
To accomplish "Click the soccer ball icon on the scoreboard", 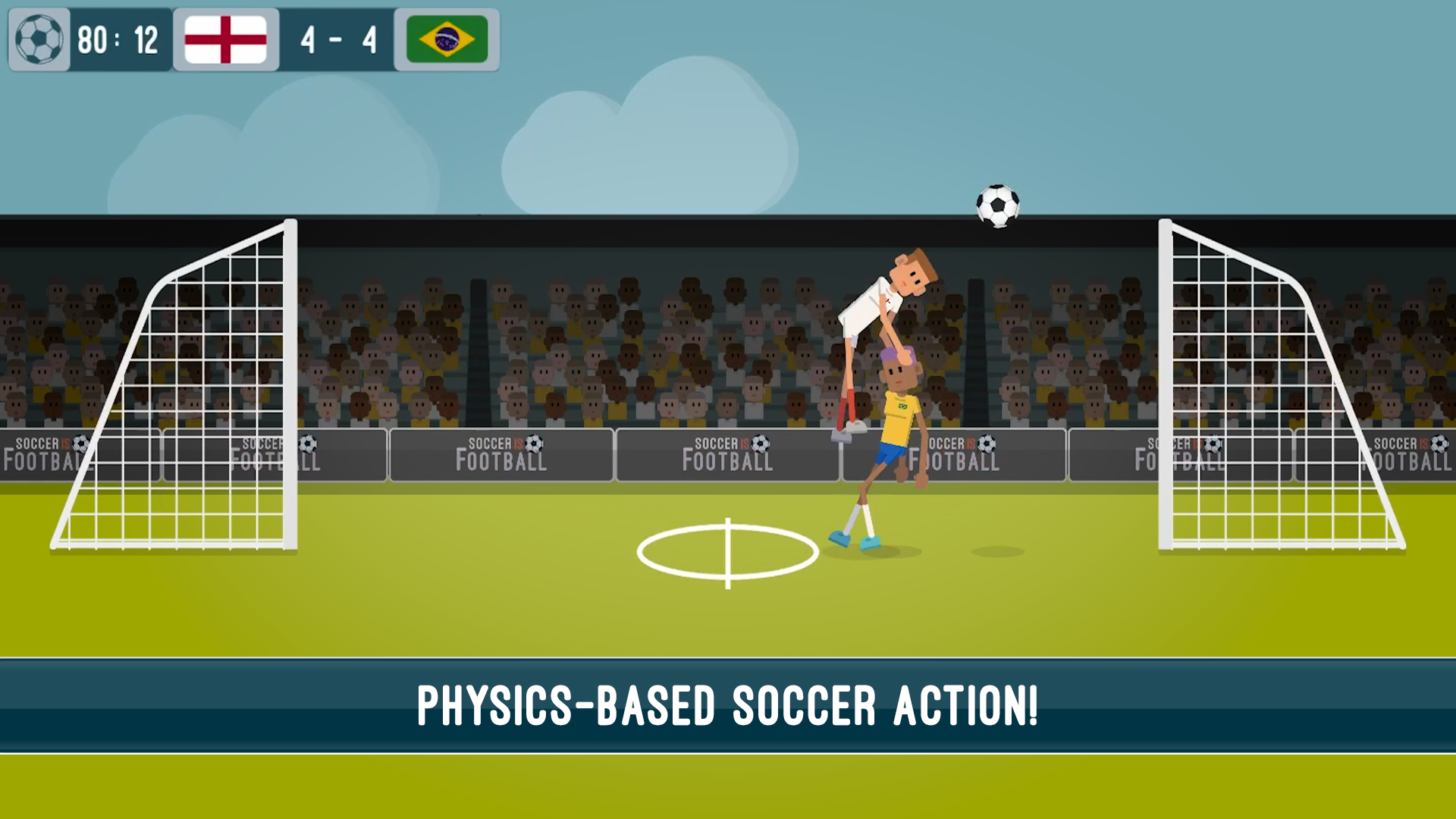I will pyautogui.click(x=39, y=39).
